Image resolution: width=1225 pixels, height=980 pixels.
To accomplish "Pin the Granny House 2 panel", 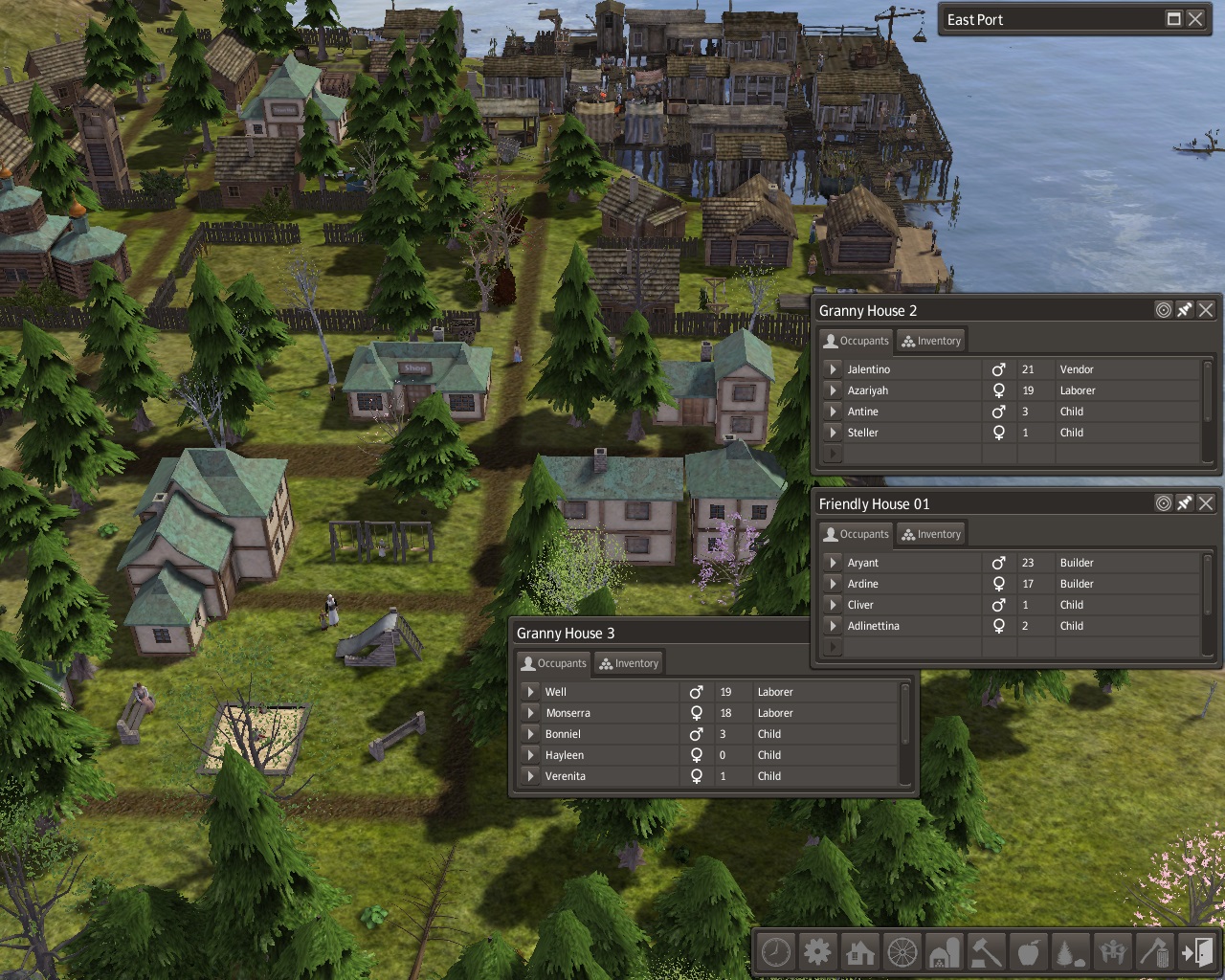I will [1185, 310].
